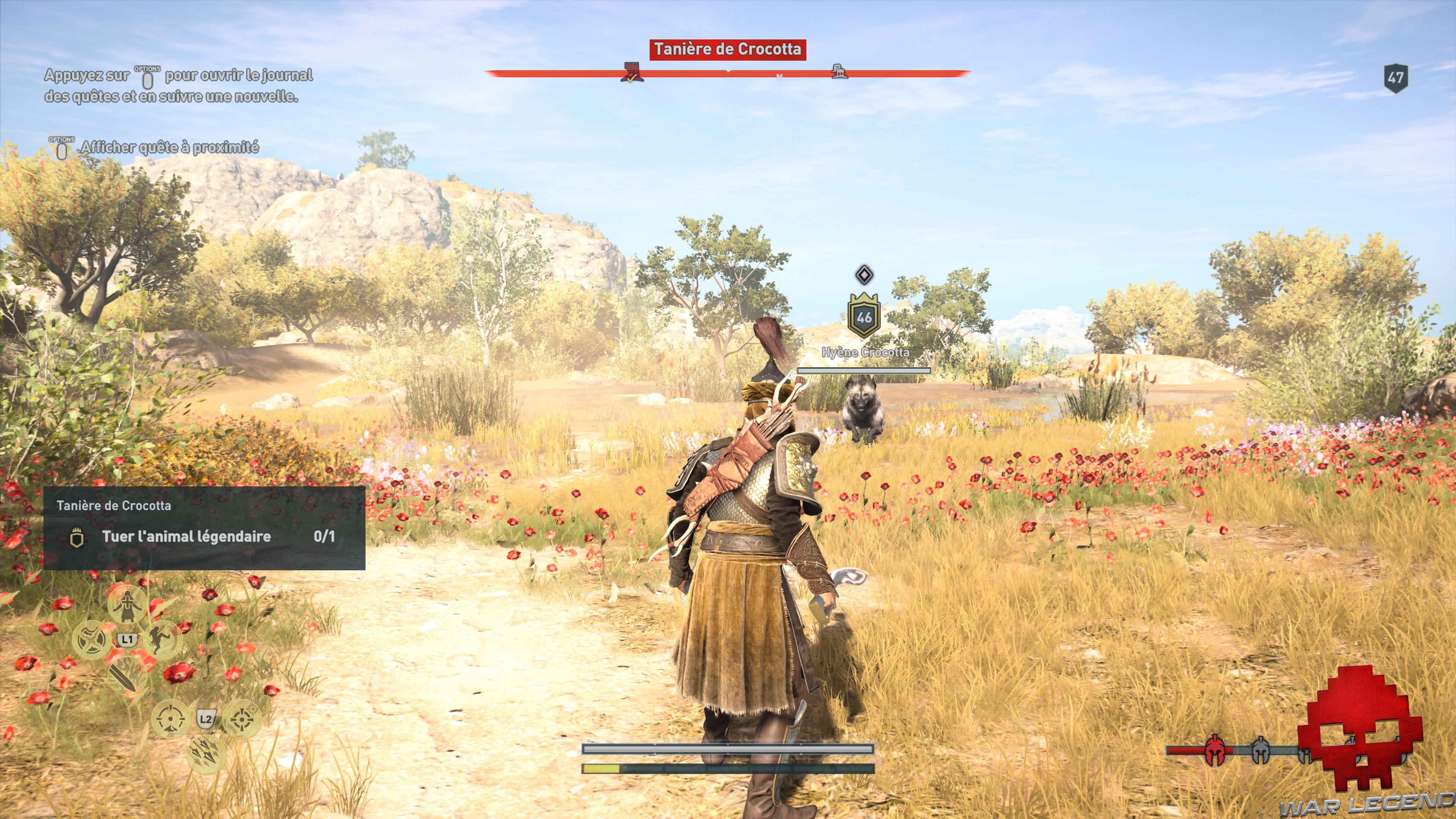Toggle the L1 ability wheel prompt
This screenshot has width=1456, height=819.
coord(128,639)
